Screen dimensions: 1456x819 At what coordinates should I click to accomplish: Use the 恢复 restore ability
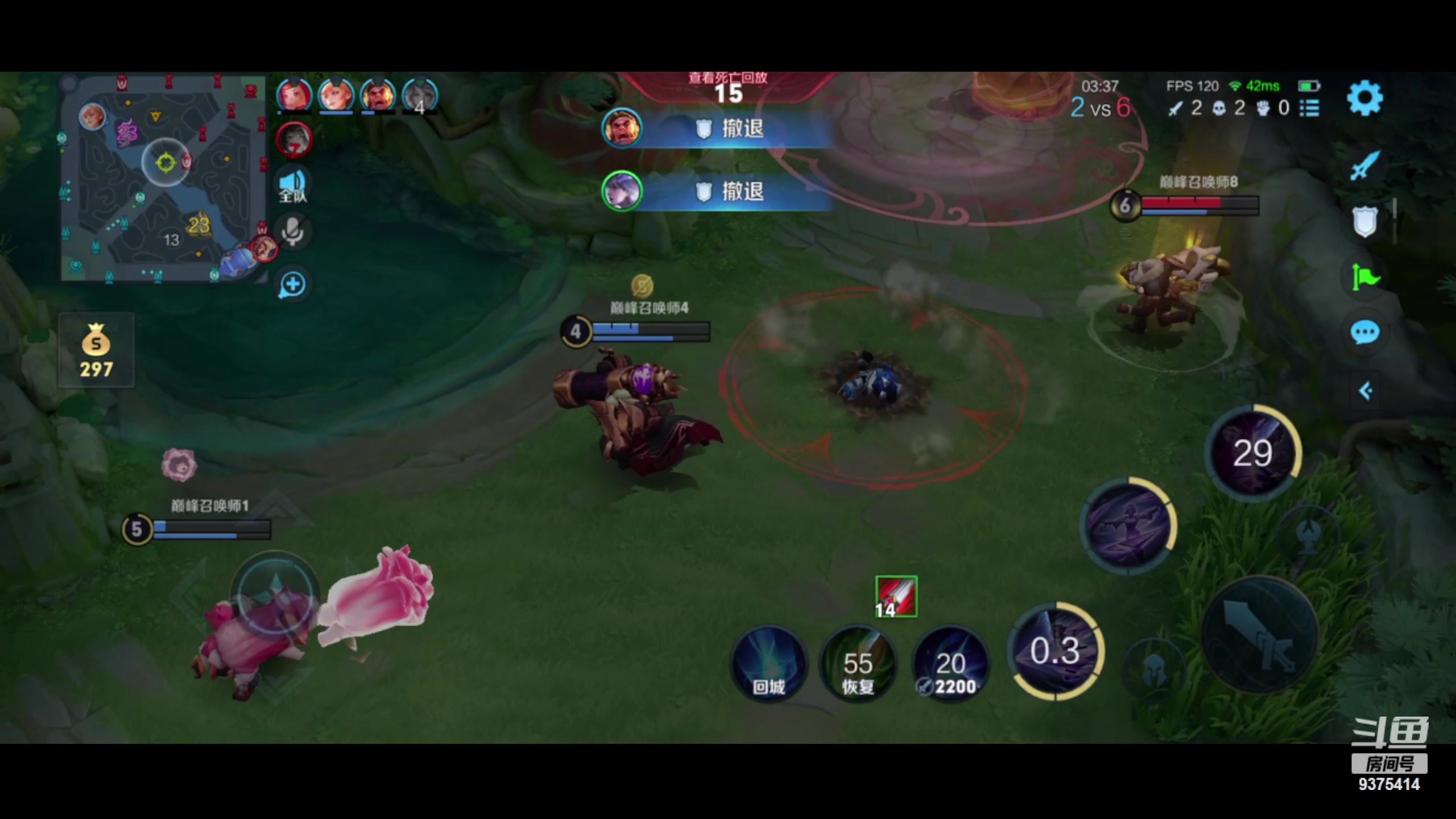[x=858, y=664]
